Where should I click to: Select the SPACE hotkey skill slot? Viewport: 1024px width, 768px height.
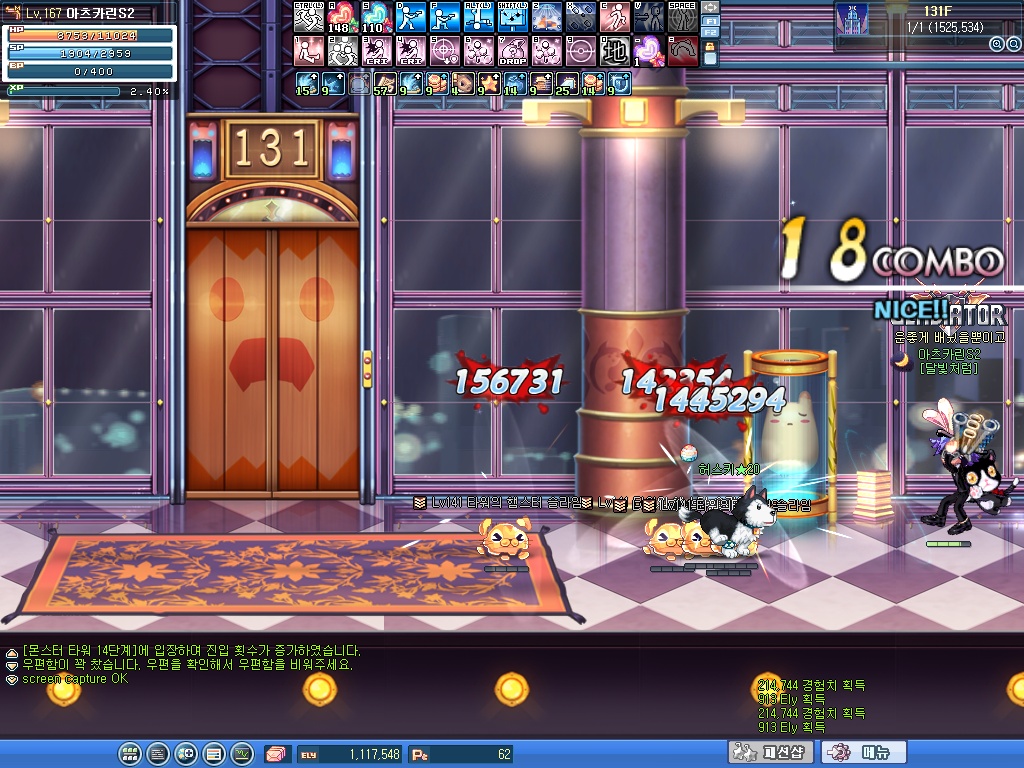click(682, 17)
